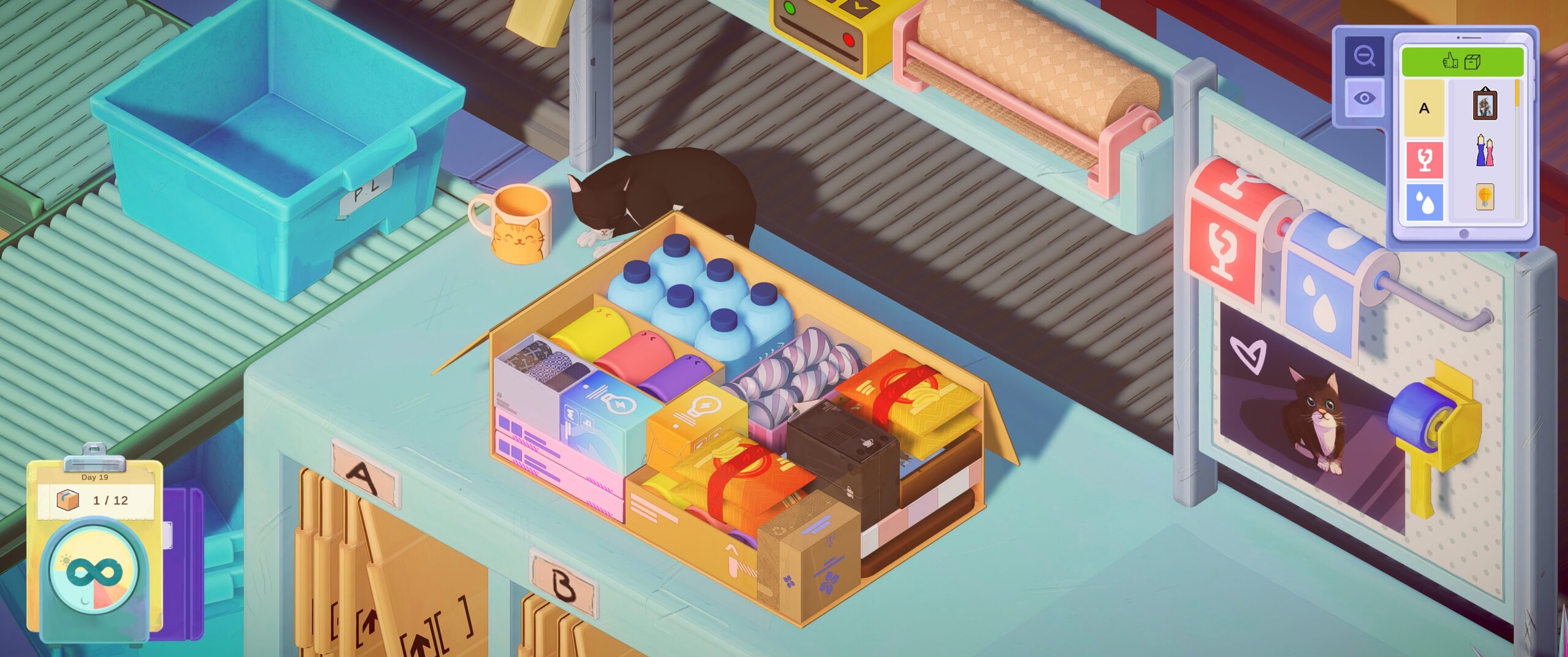Image resolution: width=1568 pixels, height=657 pixels.
Task: Click the yellow scroll indicator in the item list
Action: tap(1517, 93)
